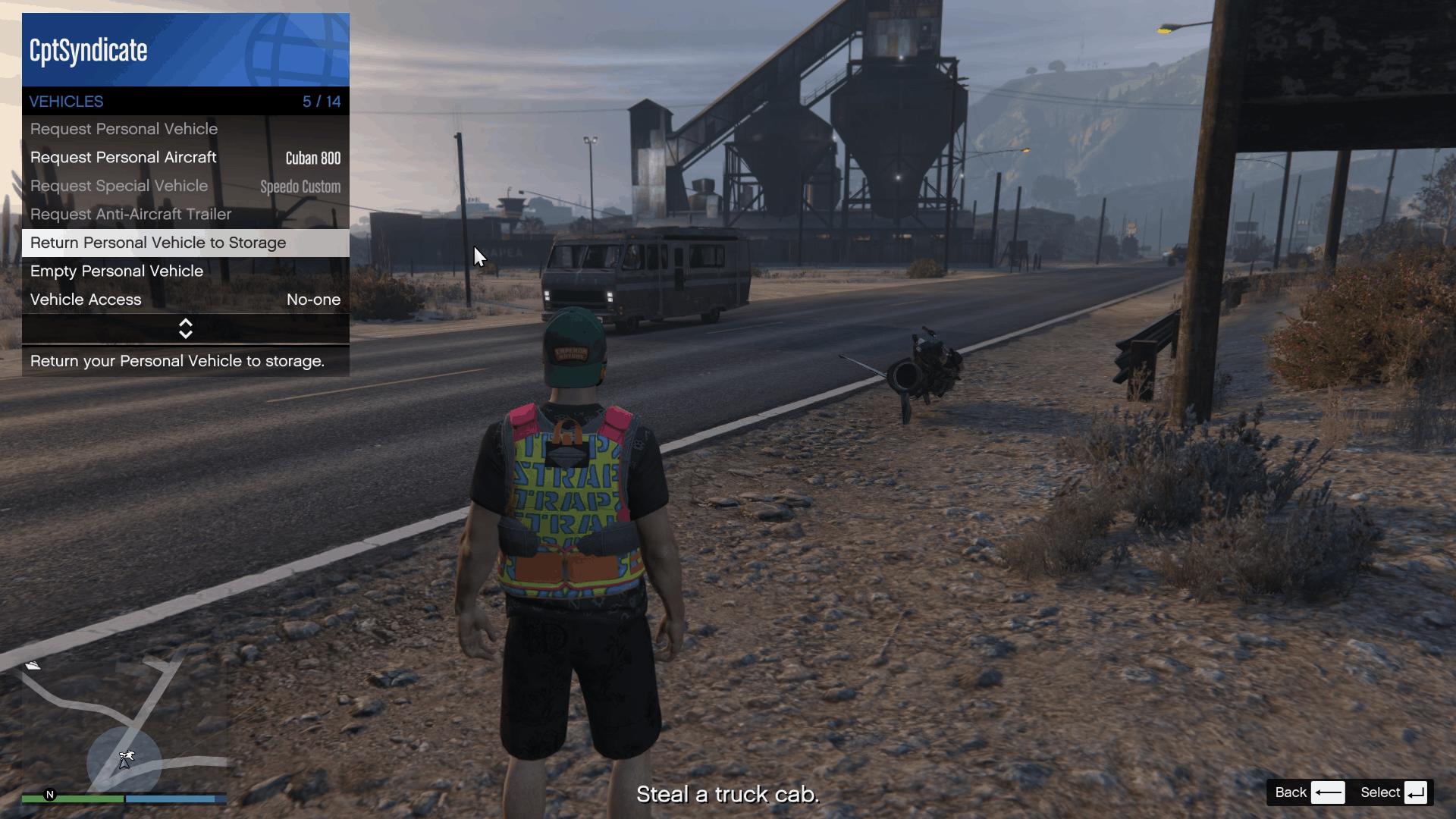Click the left-arrow key icon beside Back
The width and height of the screenshot is (1456, 819).
(1329, 792)
